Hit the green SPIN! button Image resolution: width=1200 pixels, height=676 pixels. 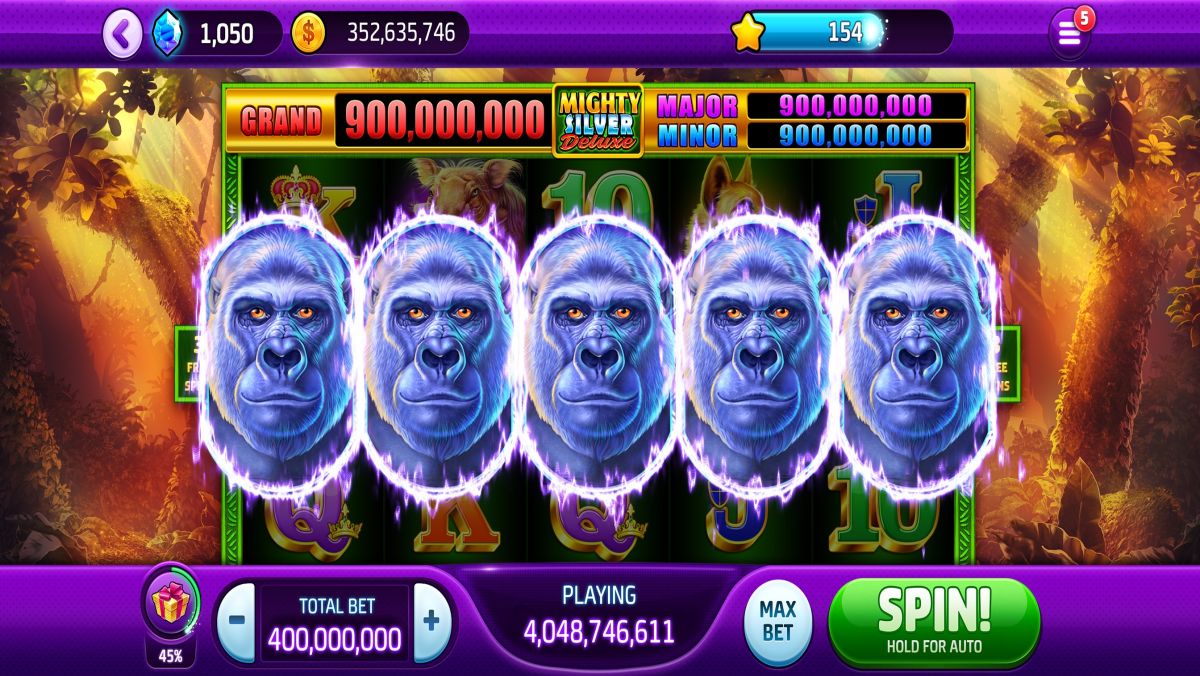[x=934, y=620]
